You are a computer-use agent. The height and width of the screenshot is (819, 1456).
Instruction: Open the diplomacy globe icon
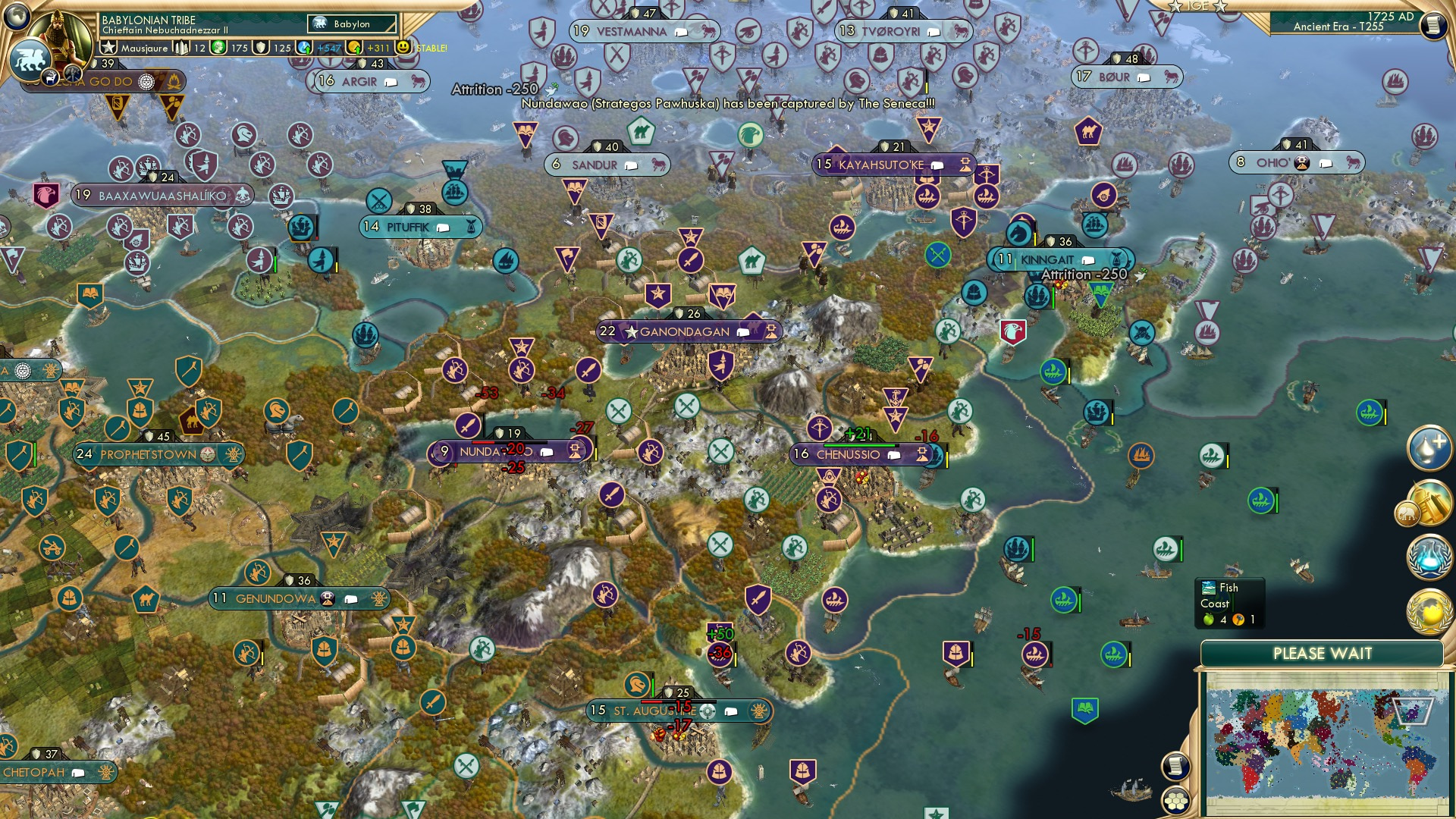pyautogui.click(x=1429, y=613)
